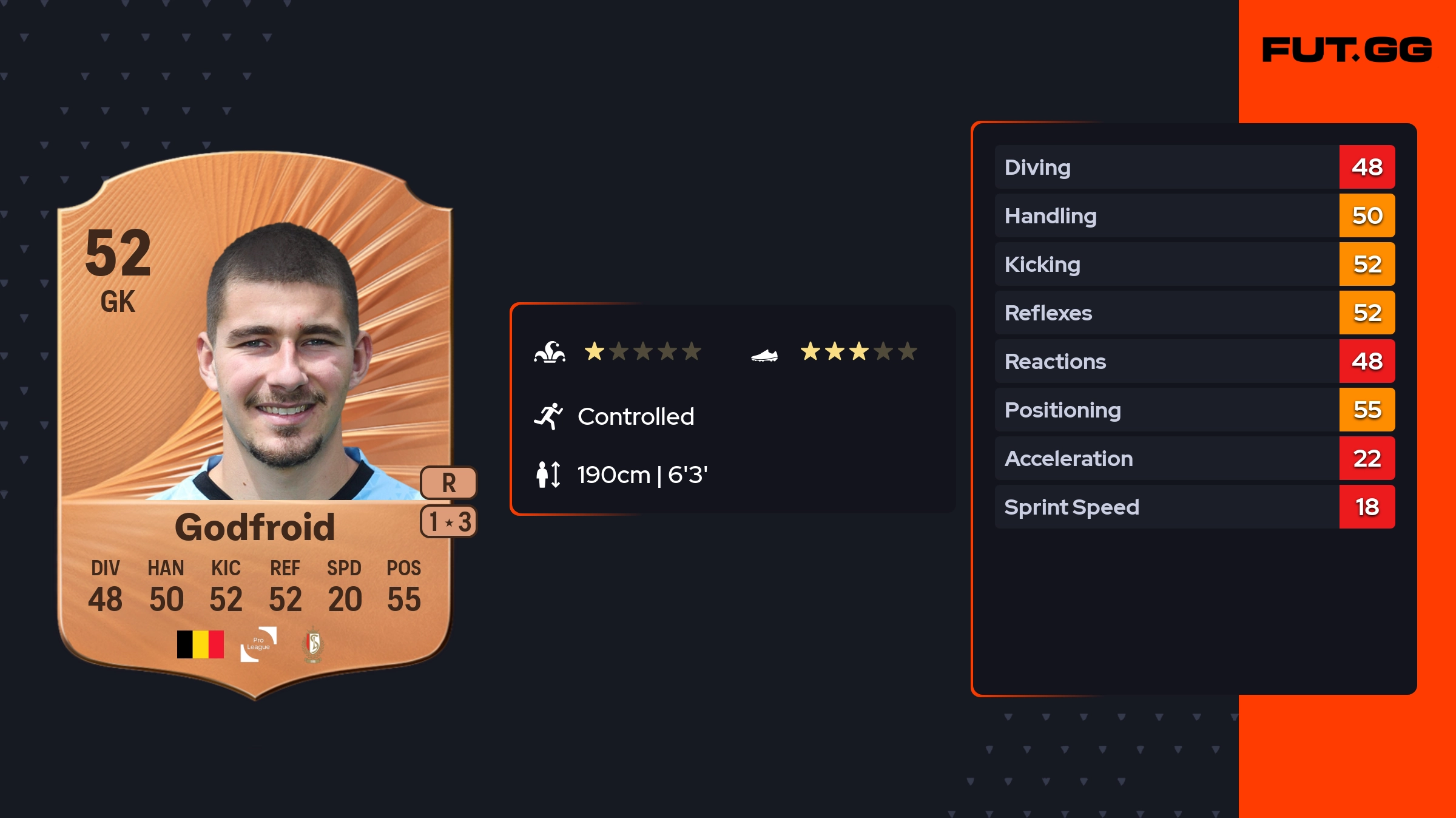
Task: Click the club crest on the card
Action: click(x=313, y=644)
